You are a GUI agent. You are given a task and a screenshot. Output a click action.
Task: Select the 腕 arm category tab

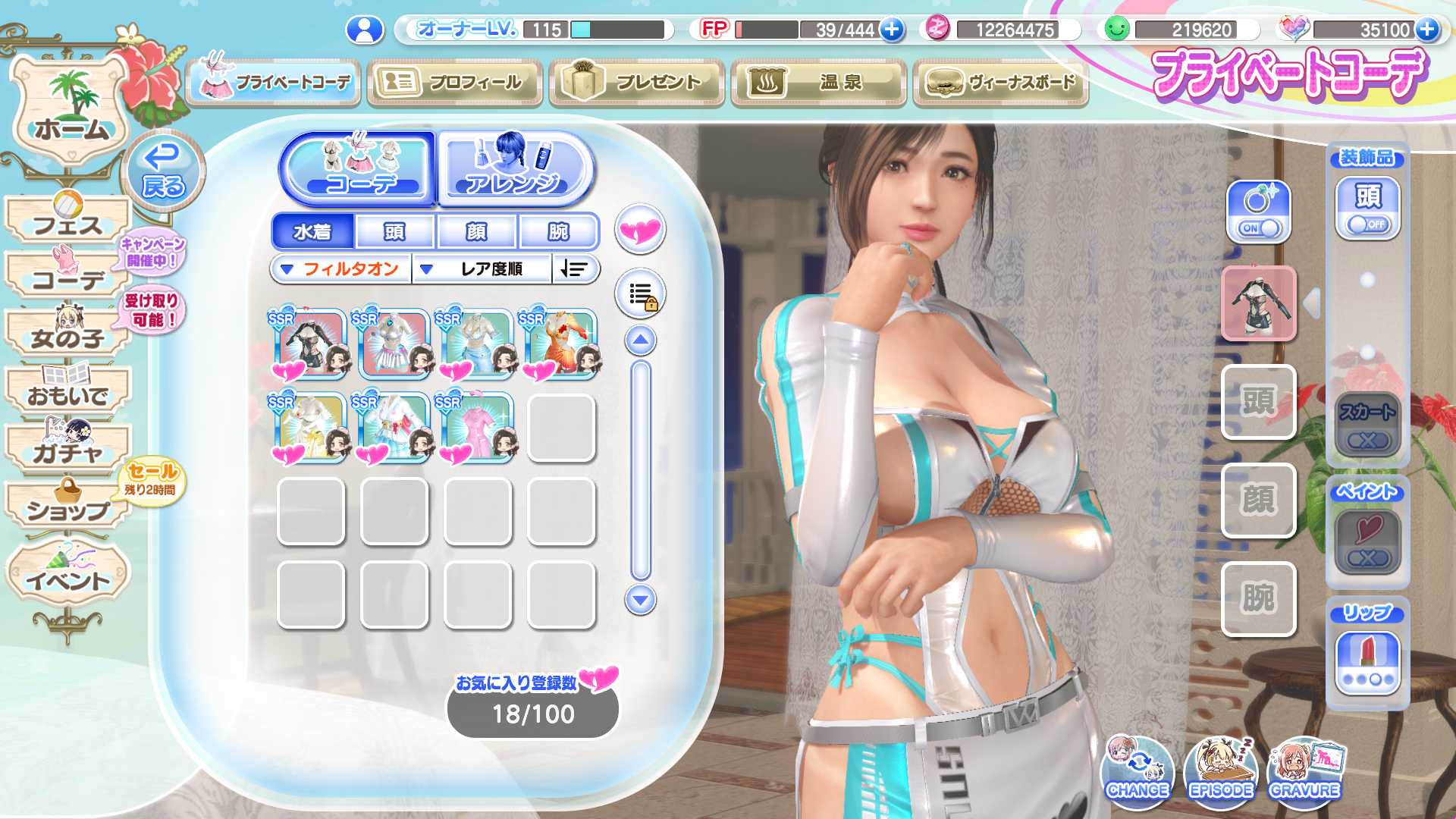point(558,231)
